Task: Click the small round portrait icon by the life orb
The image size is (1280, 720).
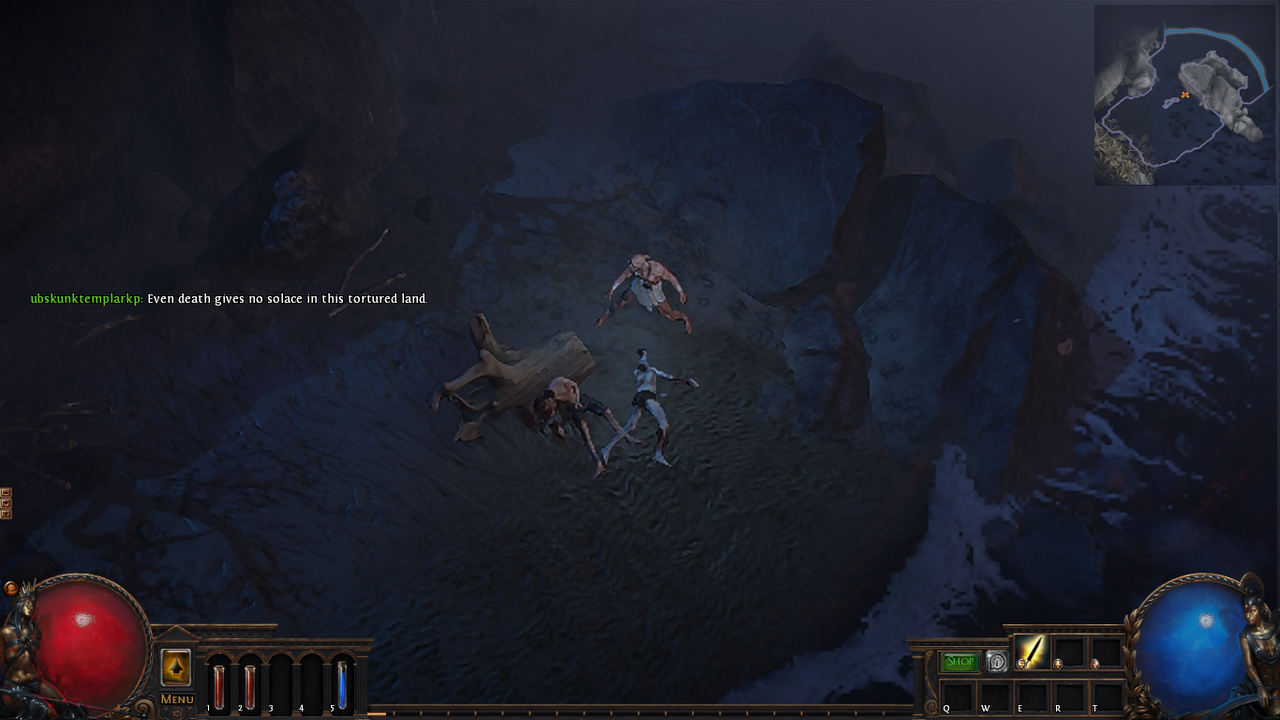Action: click(x=11, y=588)
